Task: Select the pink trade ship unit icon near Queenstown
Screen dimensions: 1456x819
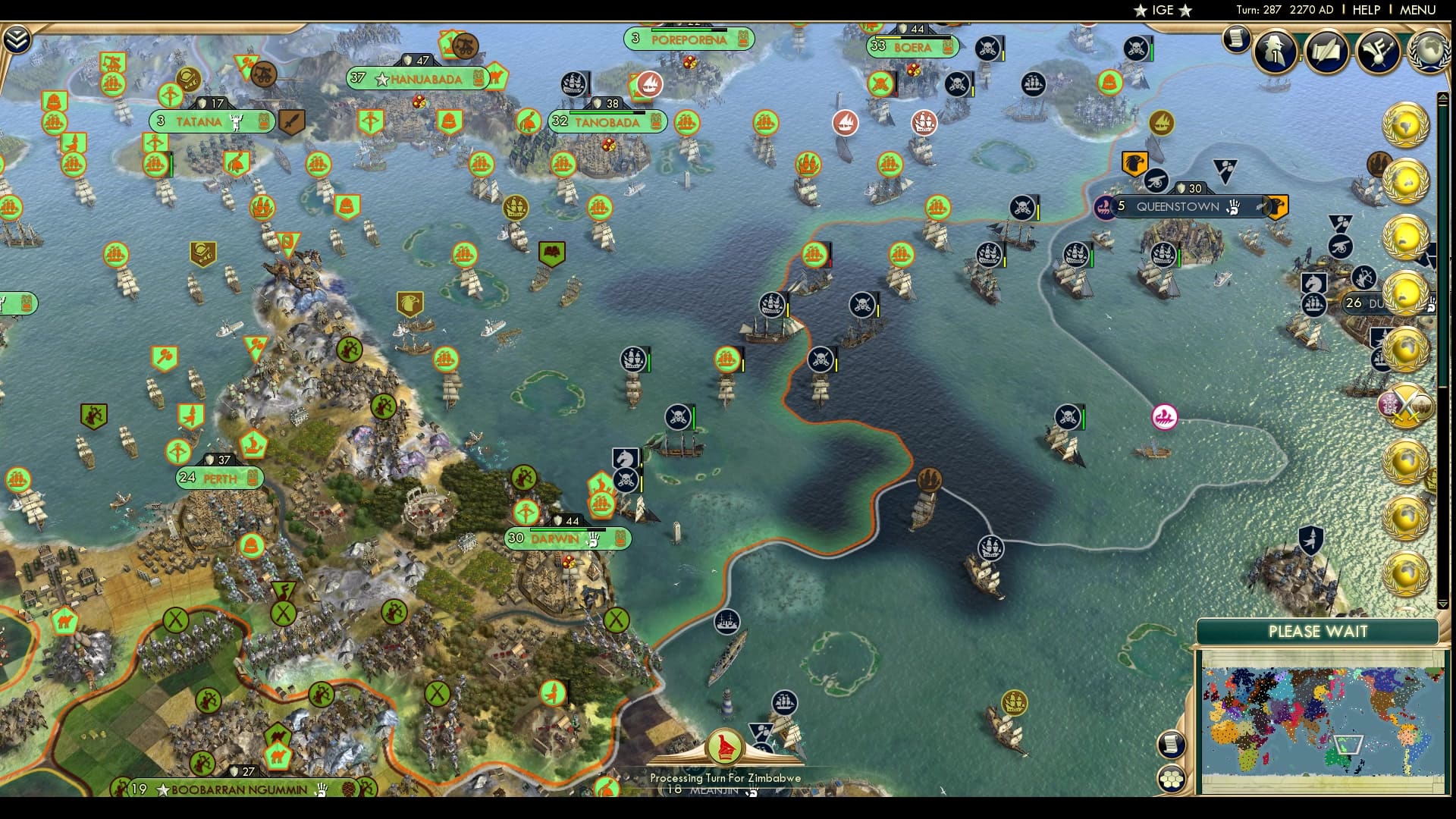Action: tap(1163, 418)
